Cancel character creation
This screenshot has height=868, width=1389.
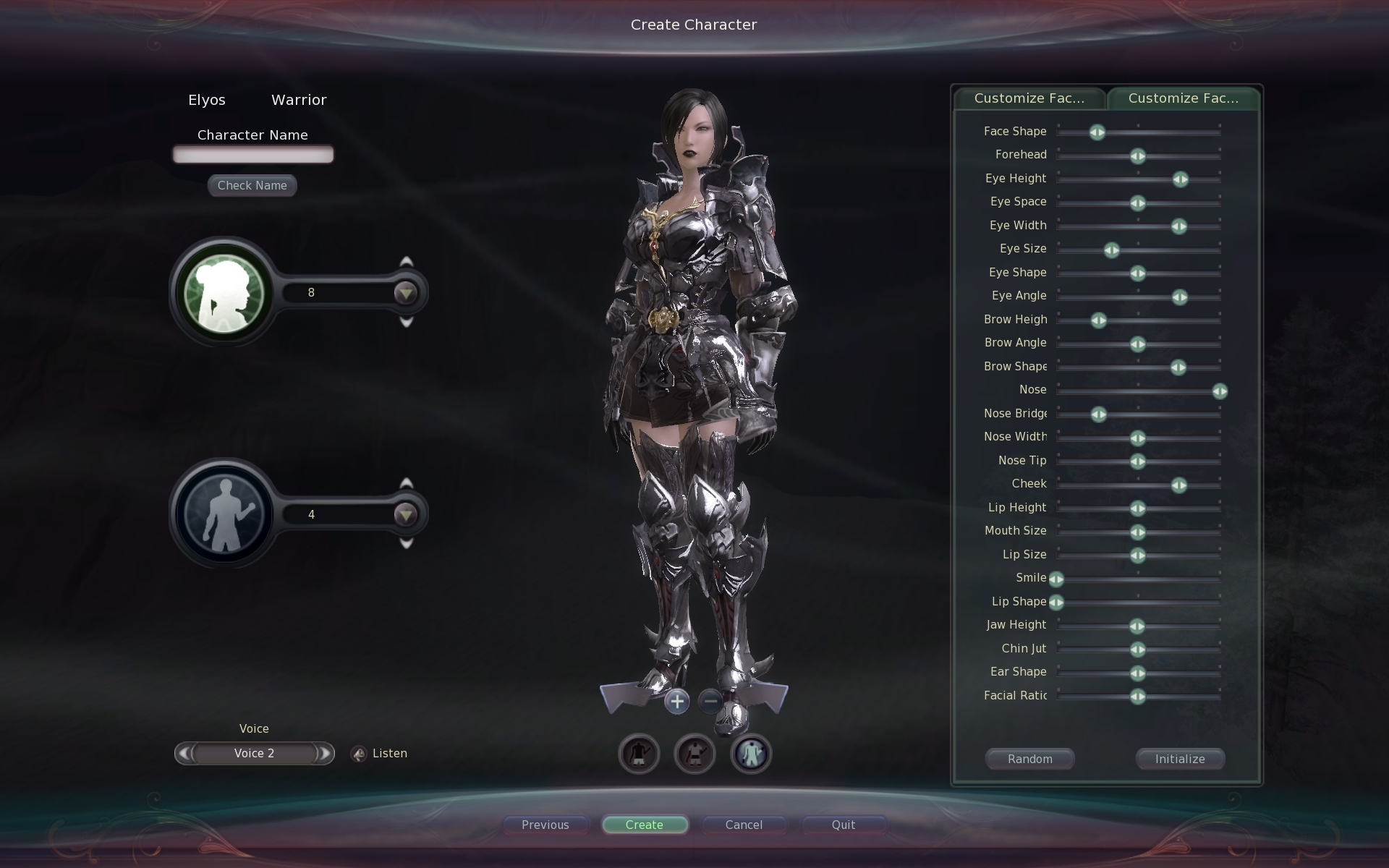click(x=744, y=825)
